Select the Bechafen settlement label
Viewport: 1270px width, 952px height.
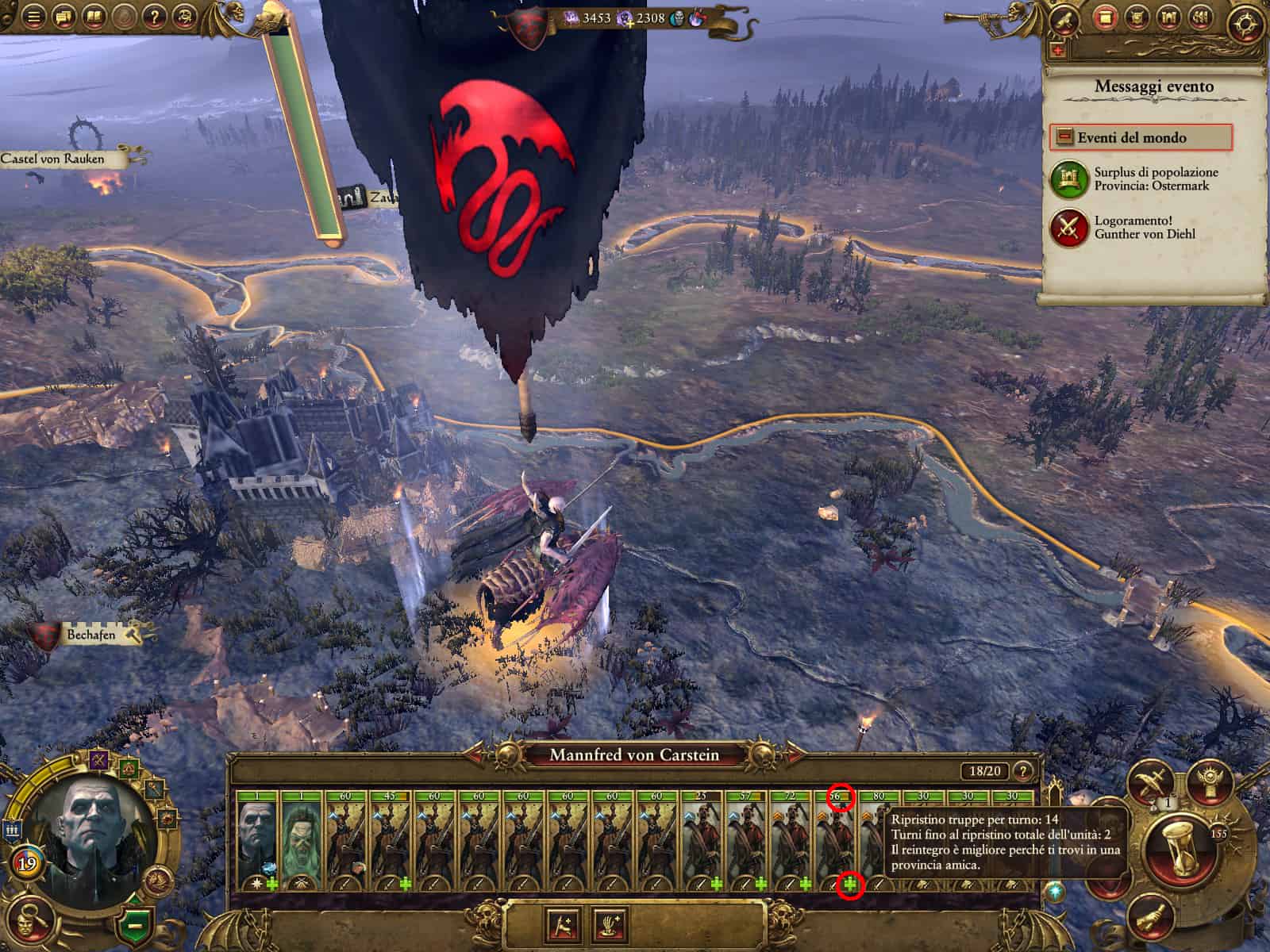(91, 635)
